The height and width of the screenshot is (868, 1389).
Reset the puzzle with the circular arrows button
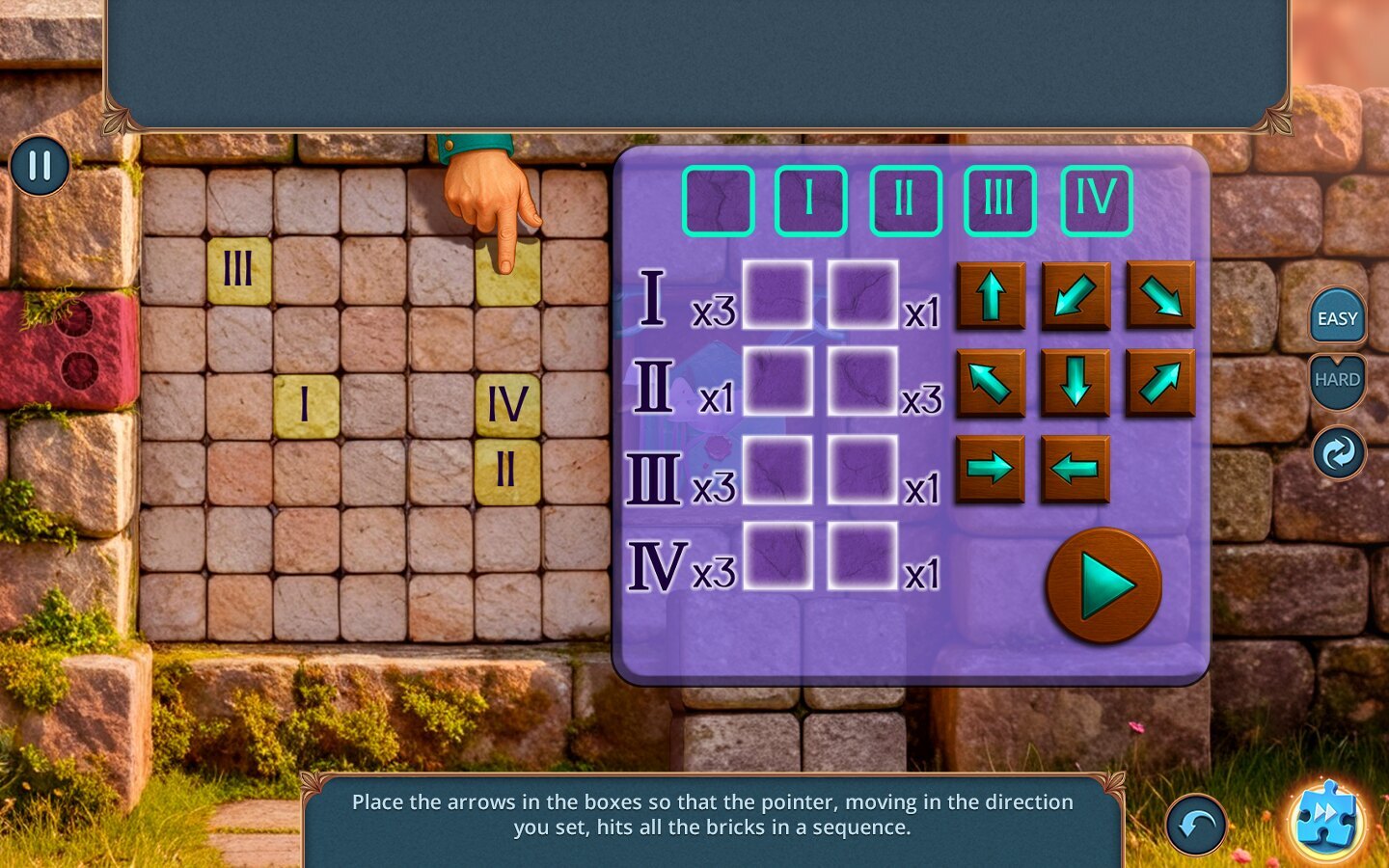pyautogui.click(x=1339, y=452)
